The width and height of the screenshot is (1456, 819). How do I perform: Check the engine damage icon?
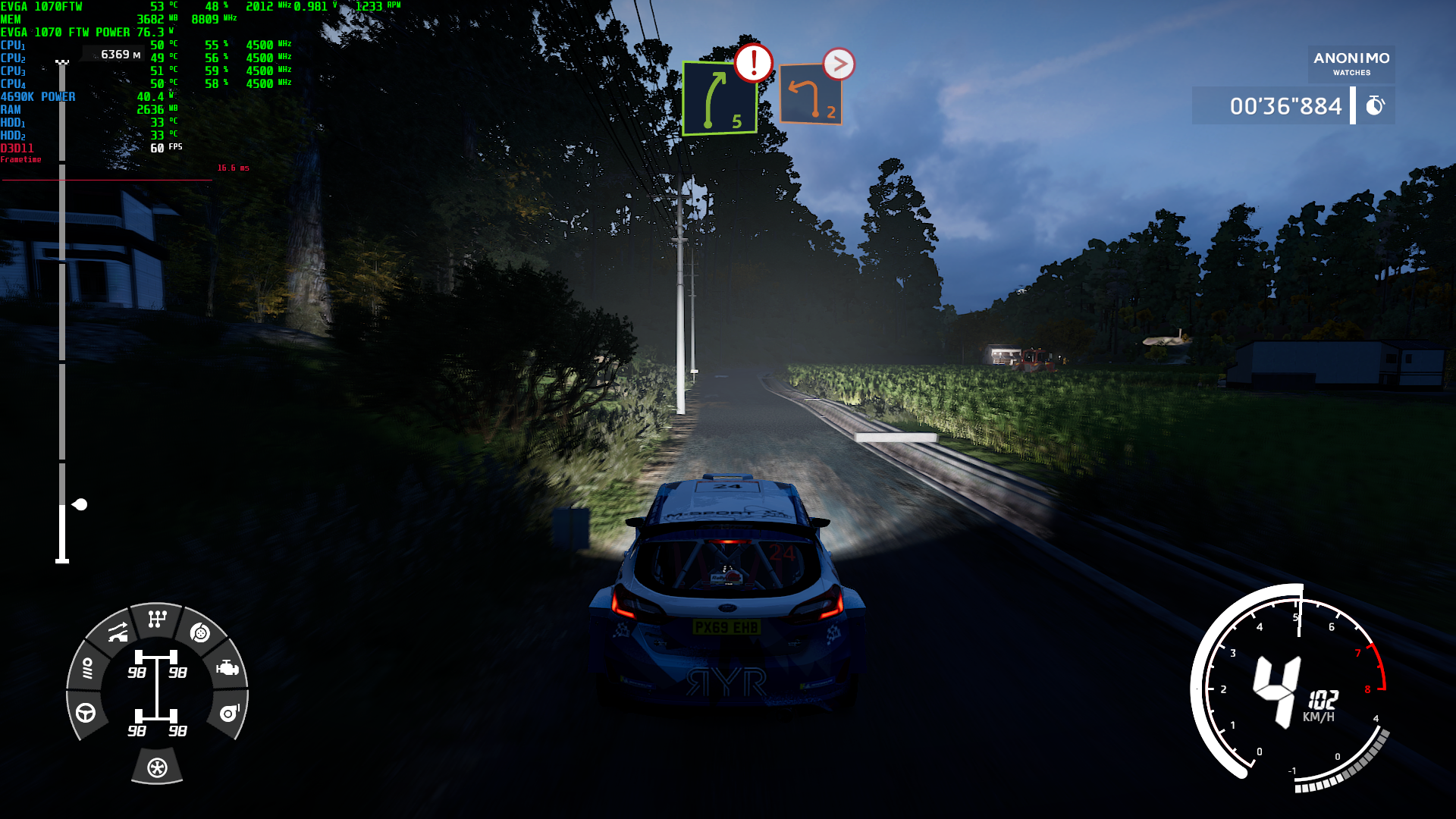tap(227, 668)
